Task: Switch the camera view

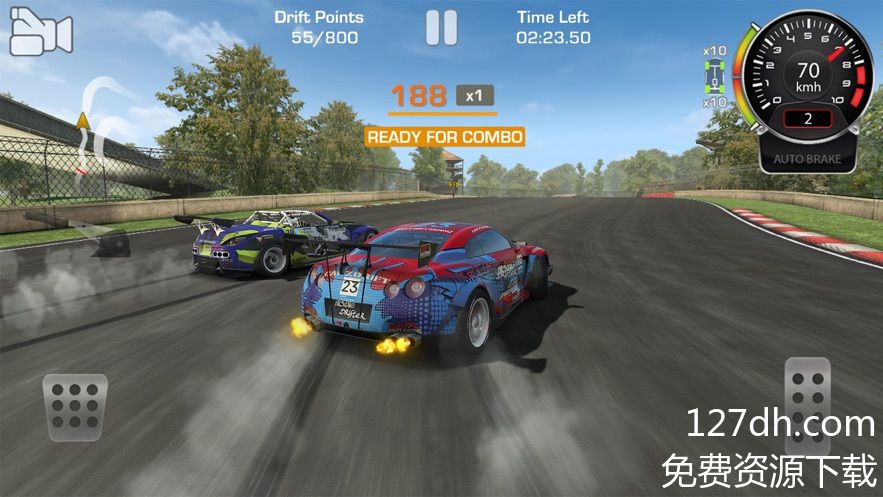Action: (x=40, y=32)
